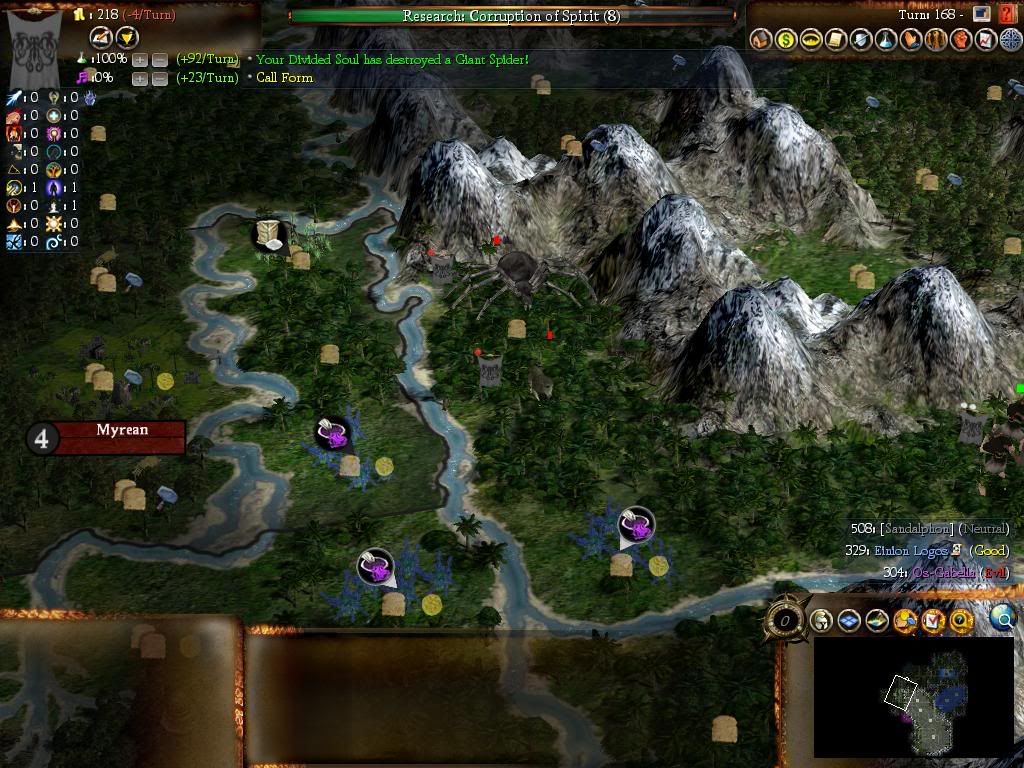Click the minimap to move the view
Screen dimensions: 1024x768
point(912,697)
